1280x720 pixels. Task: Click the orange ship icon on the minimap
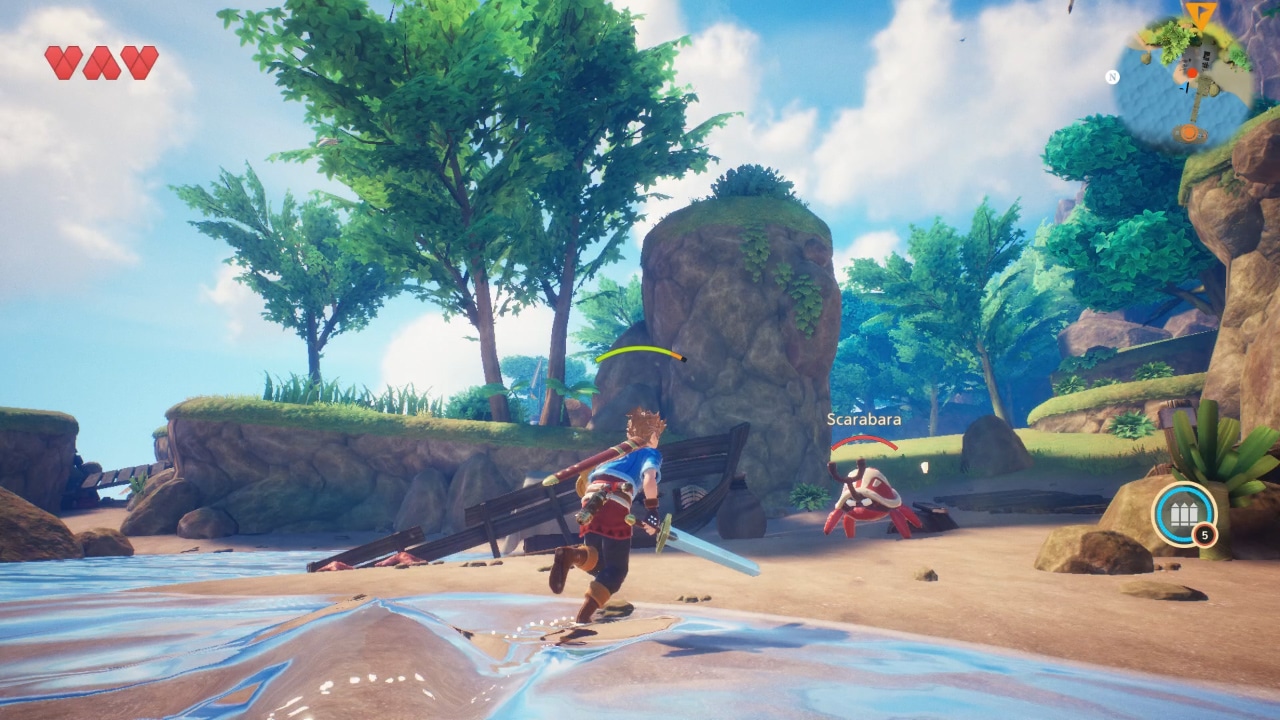(x=1189, y=131)
